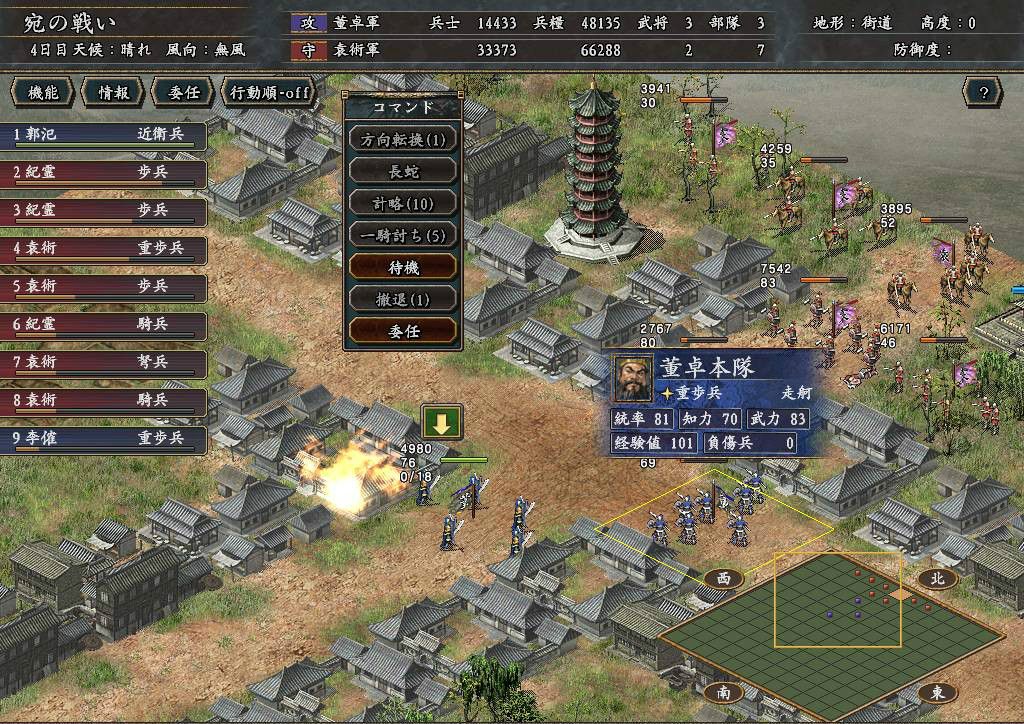Select the 長蛇 formation command
This screenshot has width=1024, height=724.
(x=403, y=171)
